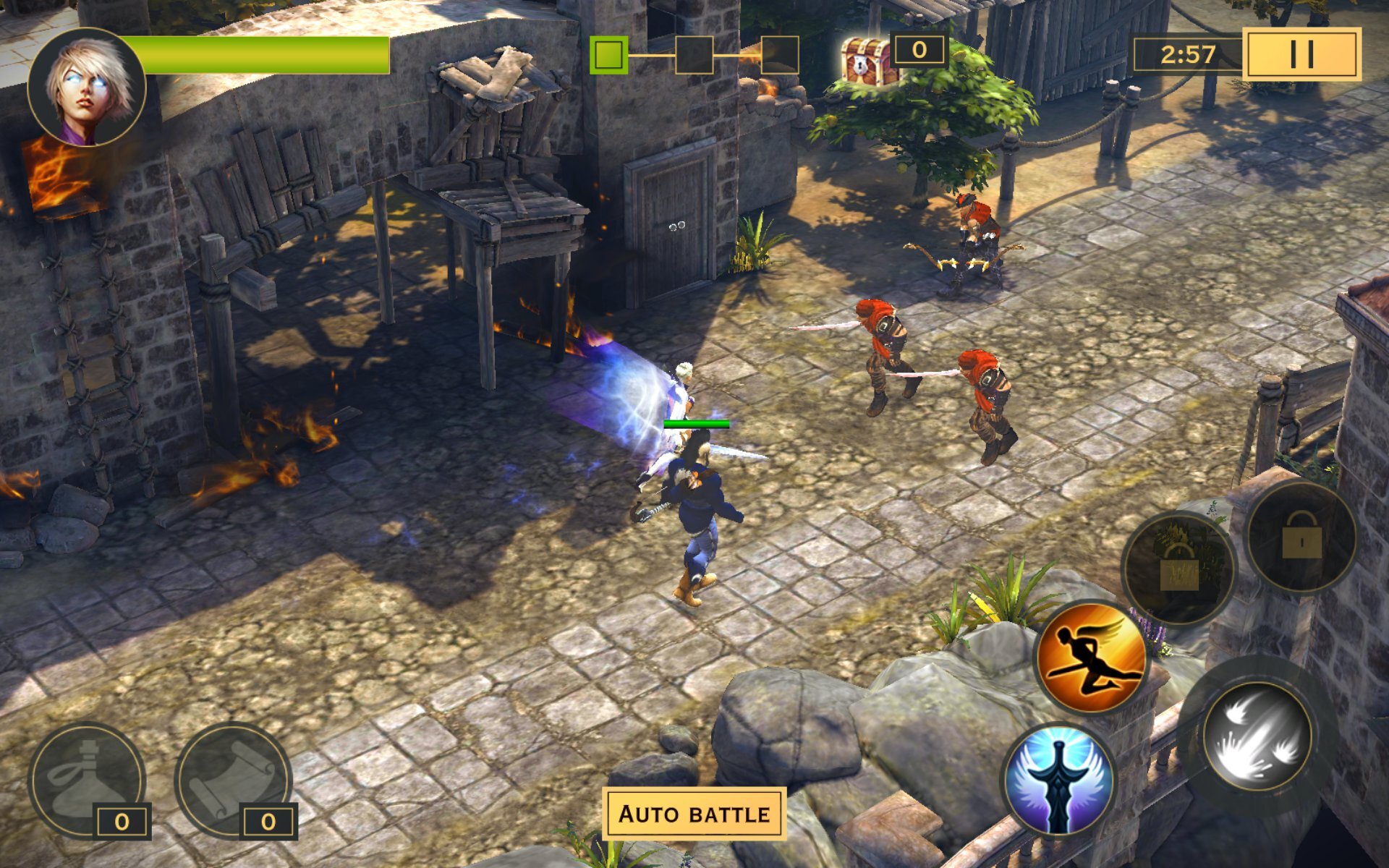Click the hero portrait

pyautogui.click(x=87, y=87)
